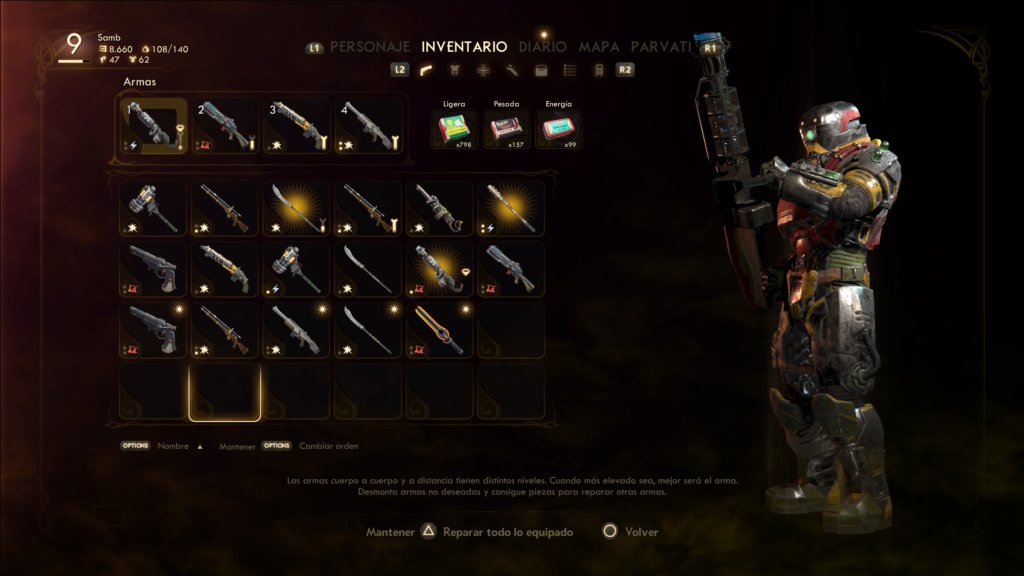Pick equipped weapon slot 4
This screenshot has height=576, width=1024.
point(369,126)
